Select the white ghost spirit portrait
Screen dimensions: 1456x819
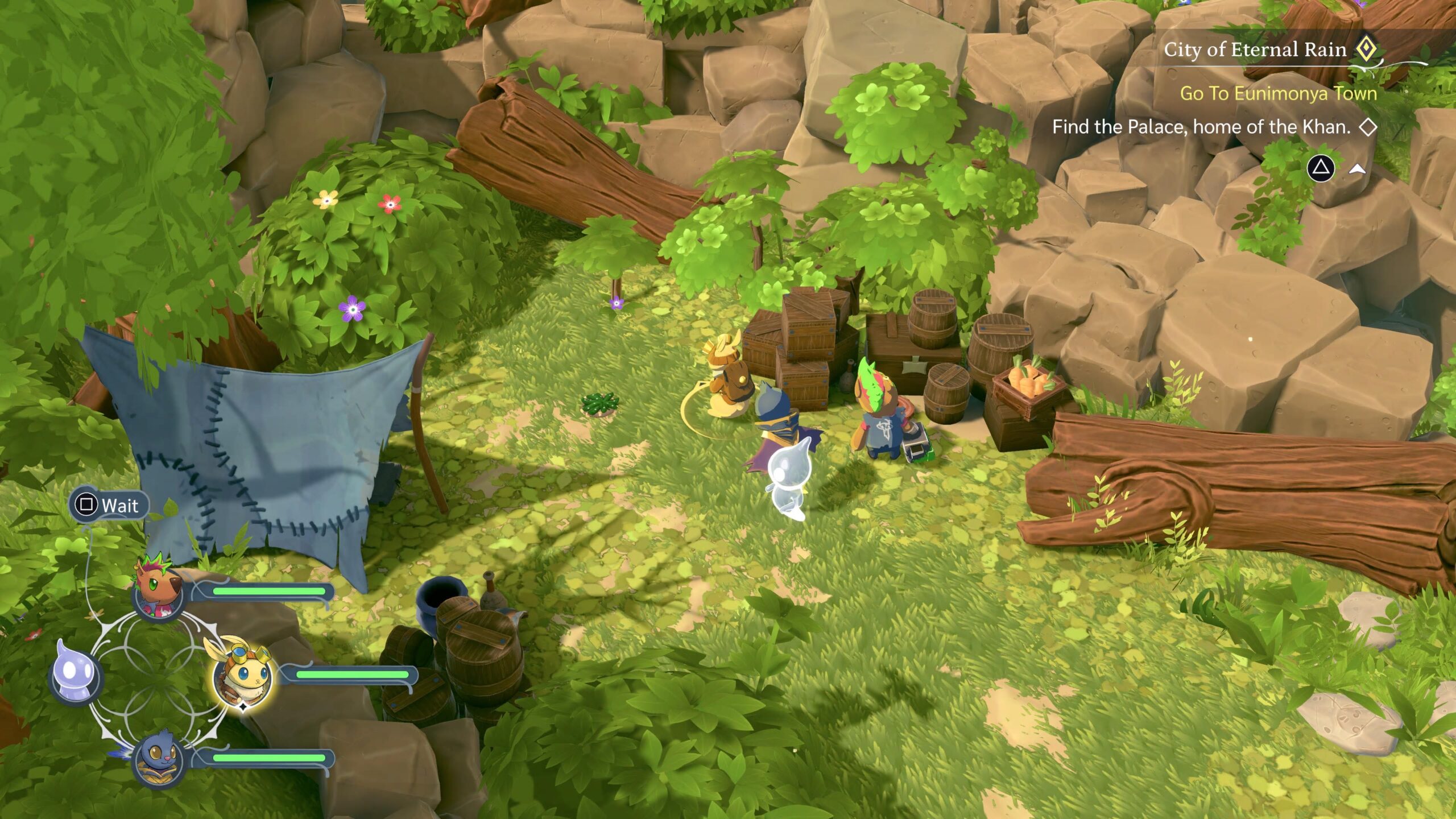click(x=77, y=677)
